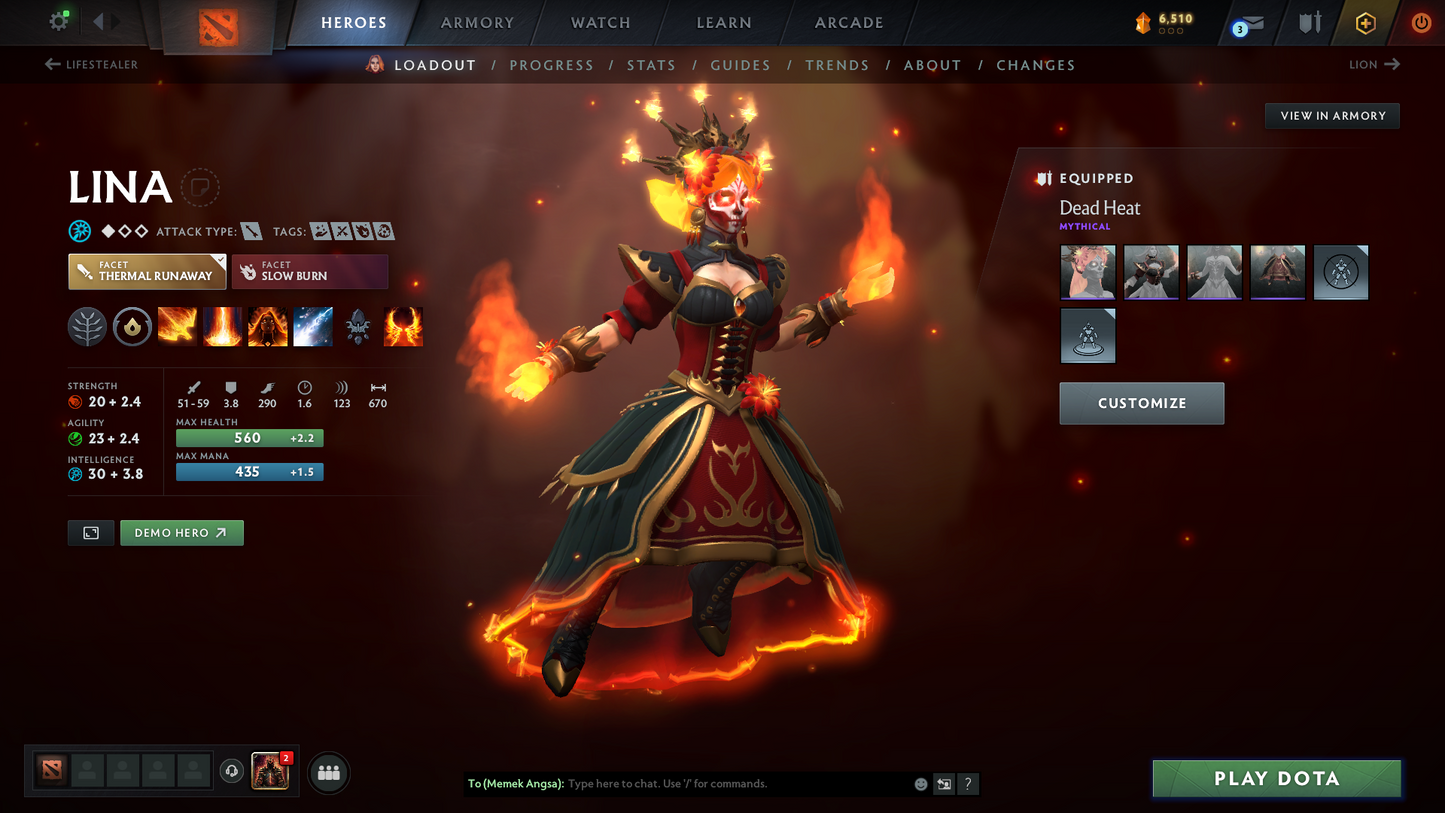The height and width of the screenshot is (813, 1445).
Task: Click the power button to exit
Action: (1421, 22)
